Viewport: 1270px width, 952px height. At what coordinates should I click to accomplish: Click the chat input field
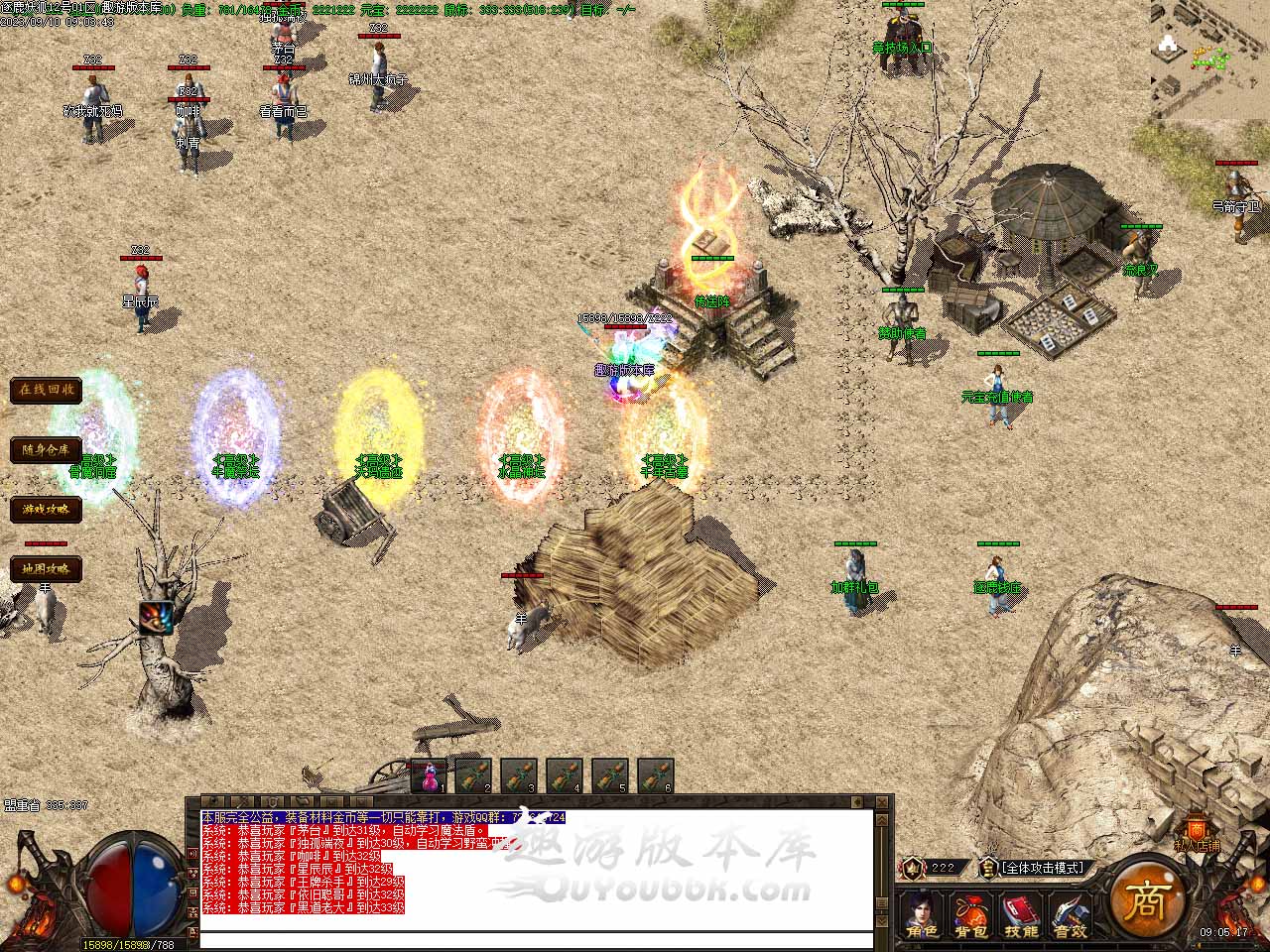(x=536, y=939)
